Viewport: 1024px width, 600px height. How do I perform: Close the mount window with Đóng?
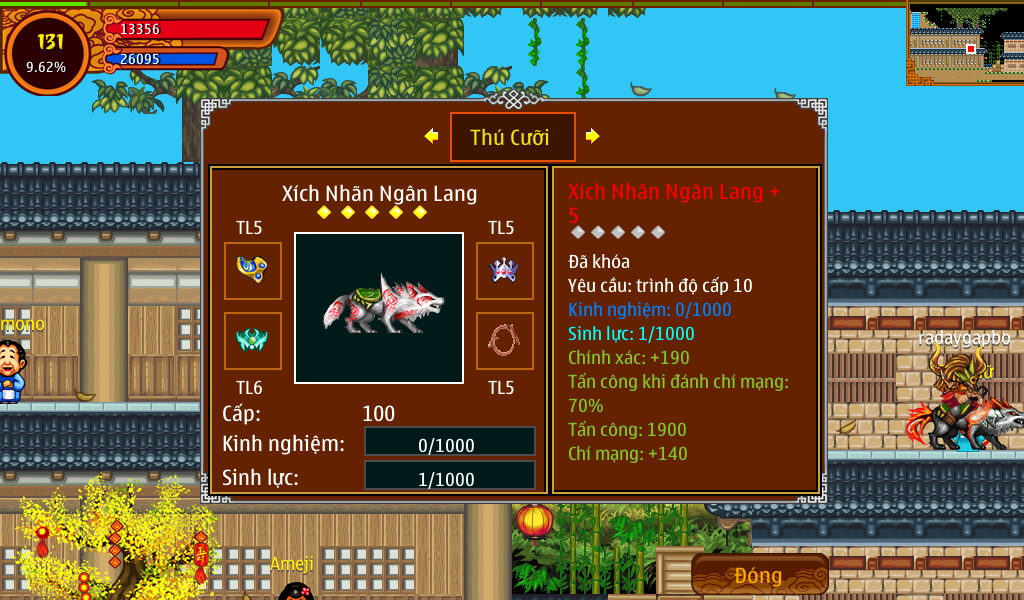point(759,575)
